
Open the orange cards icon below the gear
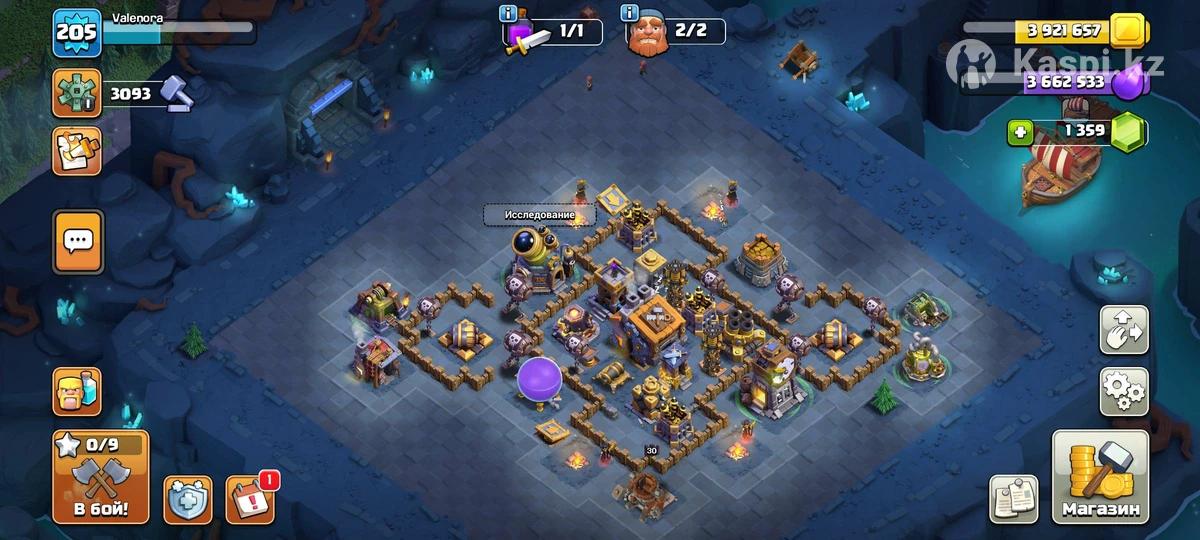(76, 150)
